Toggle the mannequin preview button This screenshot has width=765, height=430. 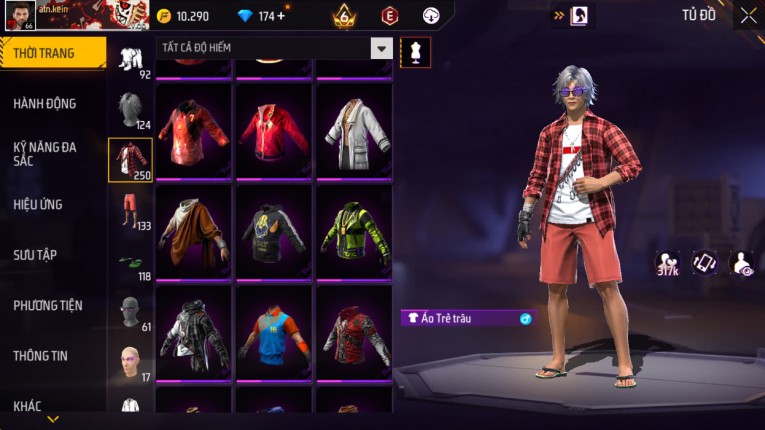(415, 52)
